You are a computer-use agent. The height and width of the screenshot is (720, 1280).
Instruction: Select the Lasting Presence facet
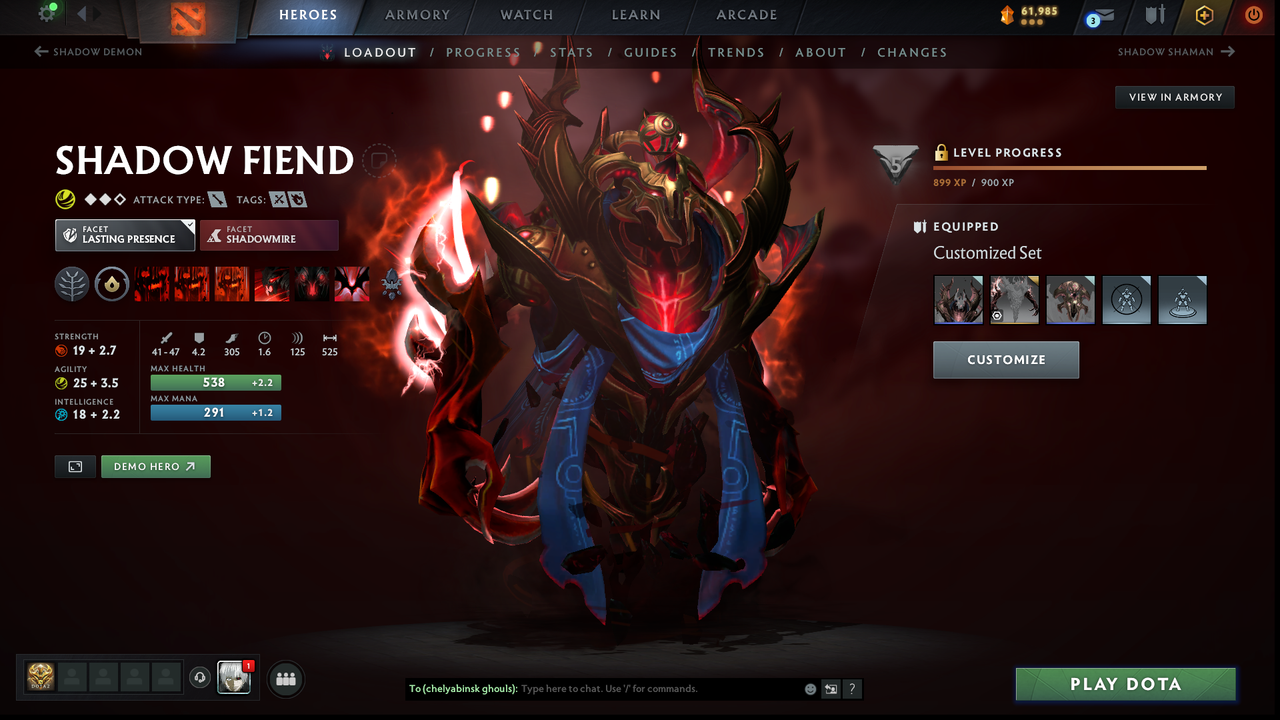[x=124, y=235]
